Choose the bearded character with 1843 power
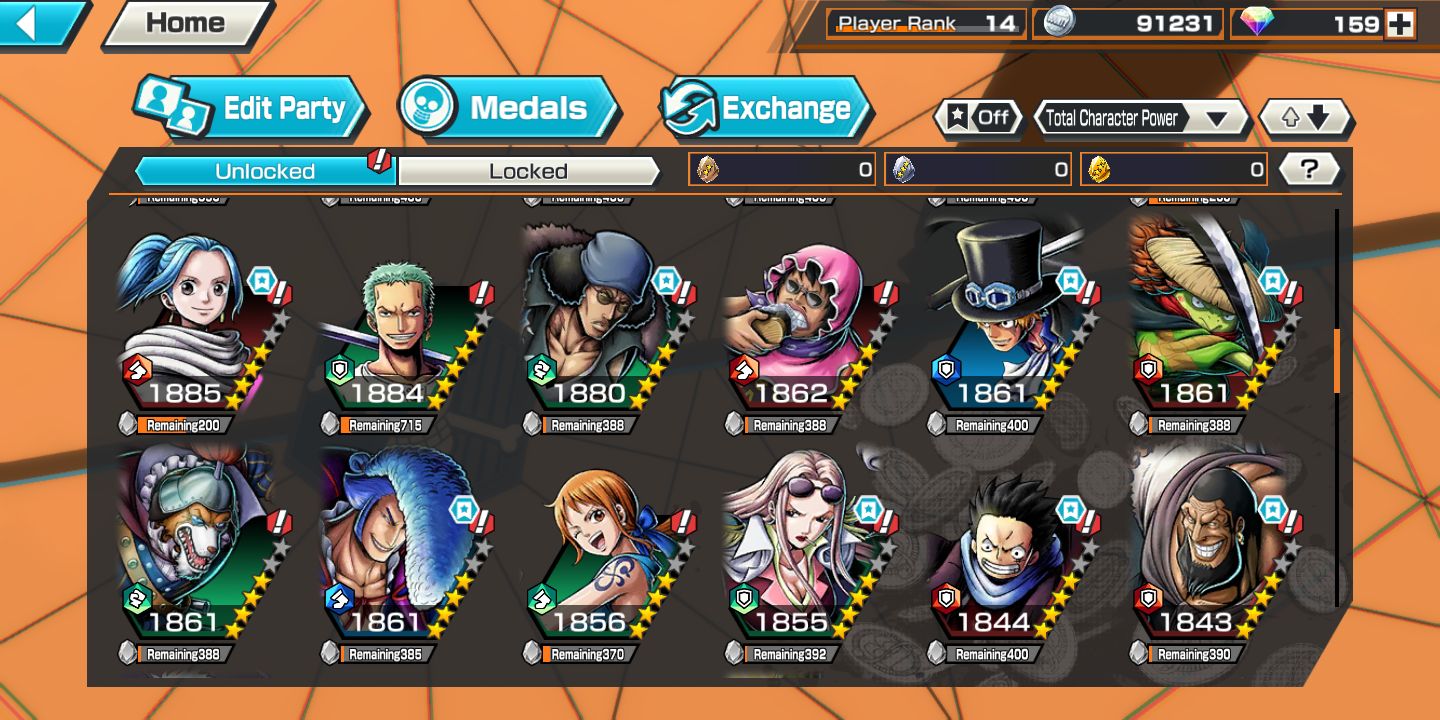Screen dimensions: 1440x720 pyautogui.click(x=1208, y=550)
